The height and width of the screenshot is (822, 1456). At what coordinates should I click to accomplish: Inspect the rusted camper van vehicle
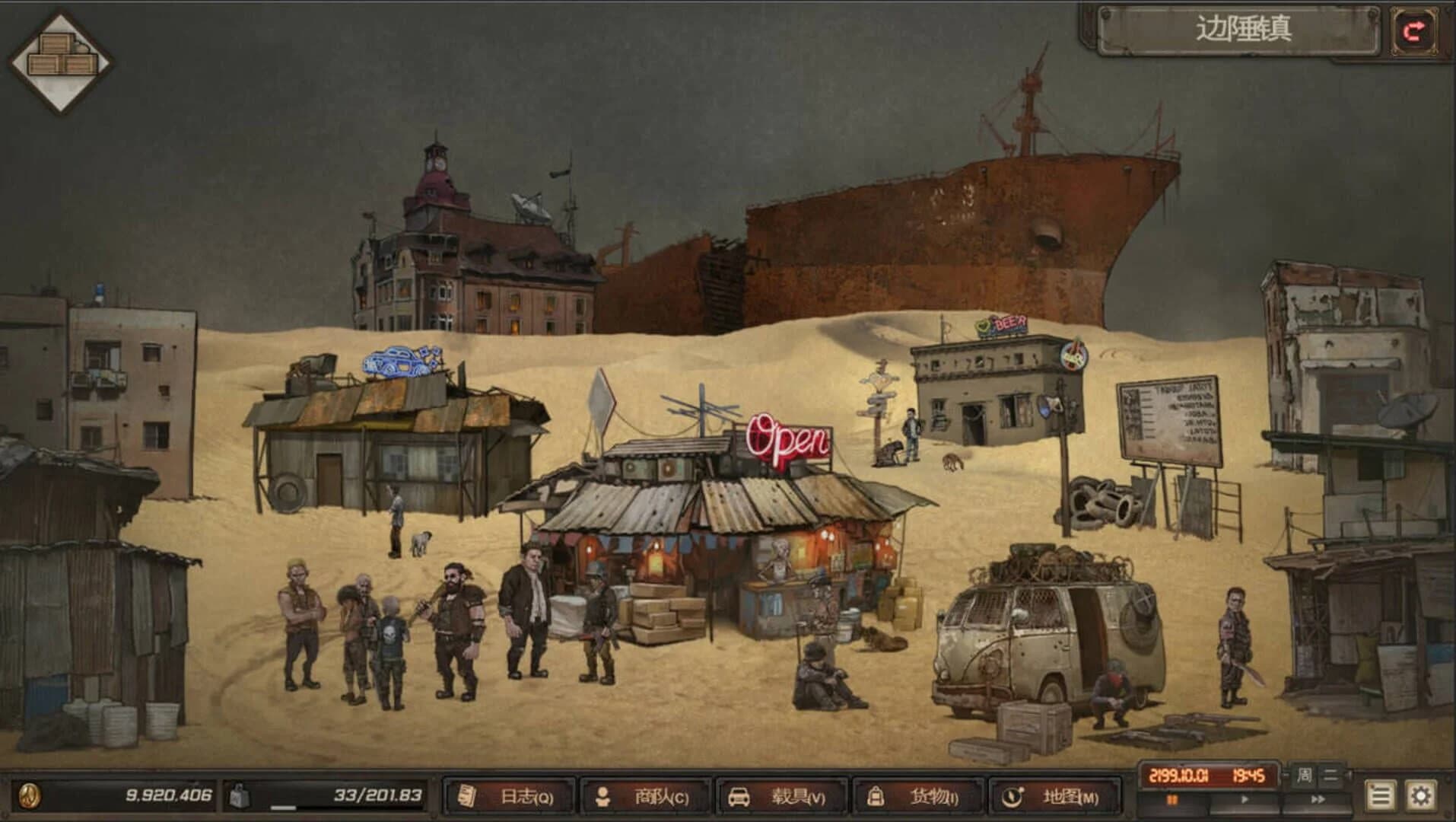pyautogui.click(x=1042, y=632)
